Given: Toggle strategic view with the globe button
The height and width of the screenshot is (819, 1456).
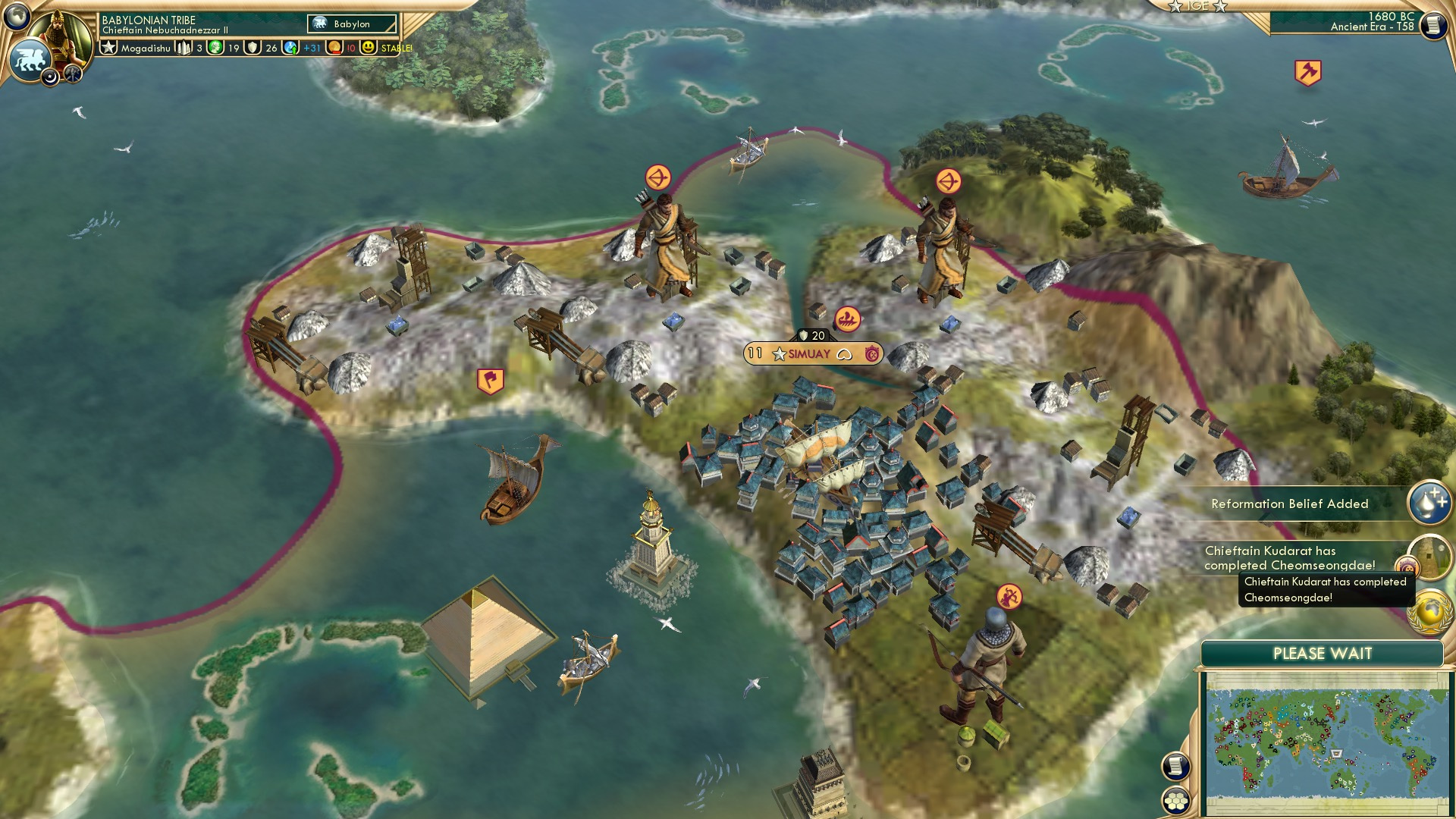Looking at the screenshot, I should click(x=17, y=17).
